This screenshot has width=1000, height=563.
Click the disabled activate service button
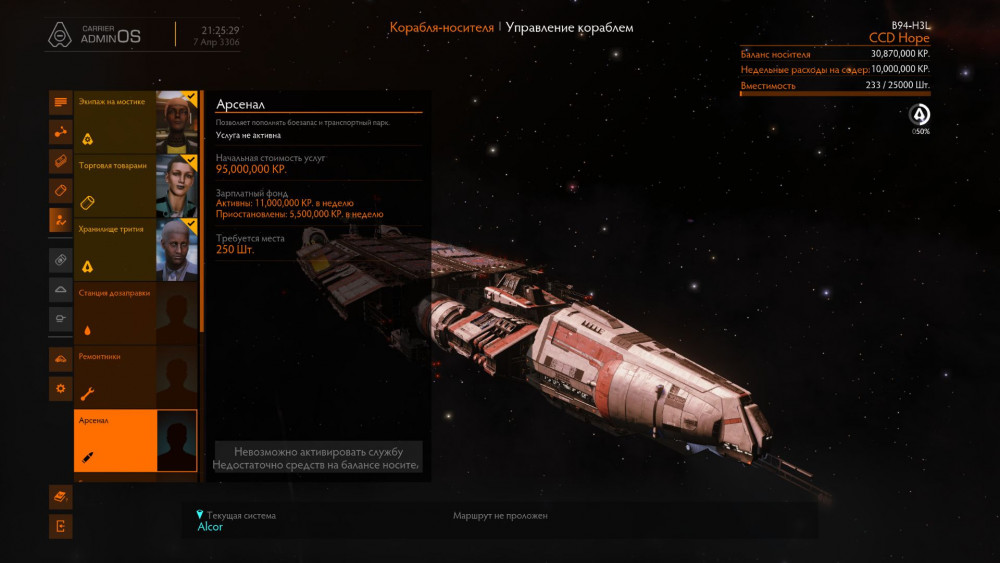(x=318, y=457)
